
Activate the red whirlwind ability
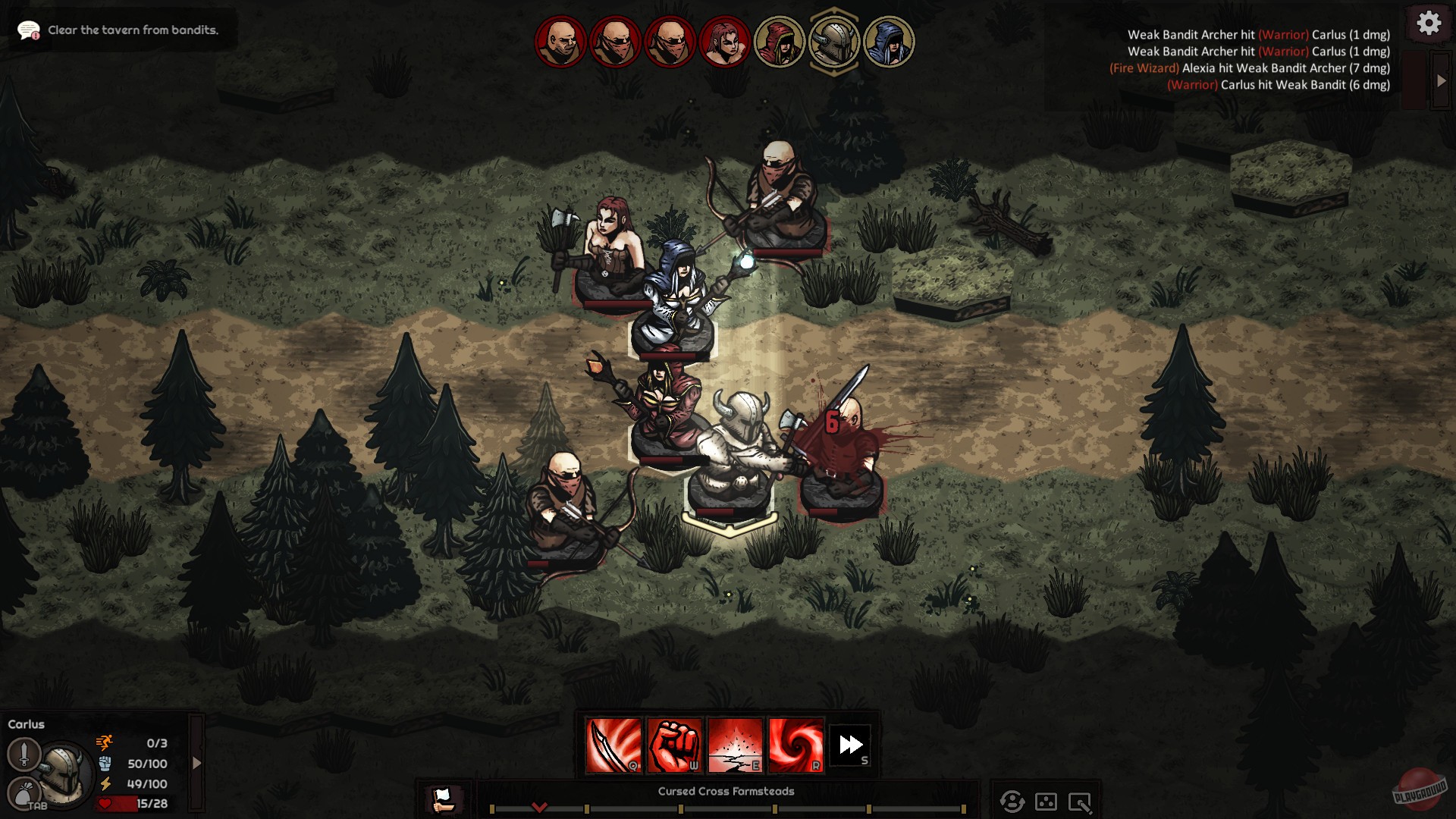point(795,745)
